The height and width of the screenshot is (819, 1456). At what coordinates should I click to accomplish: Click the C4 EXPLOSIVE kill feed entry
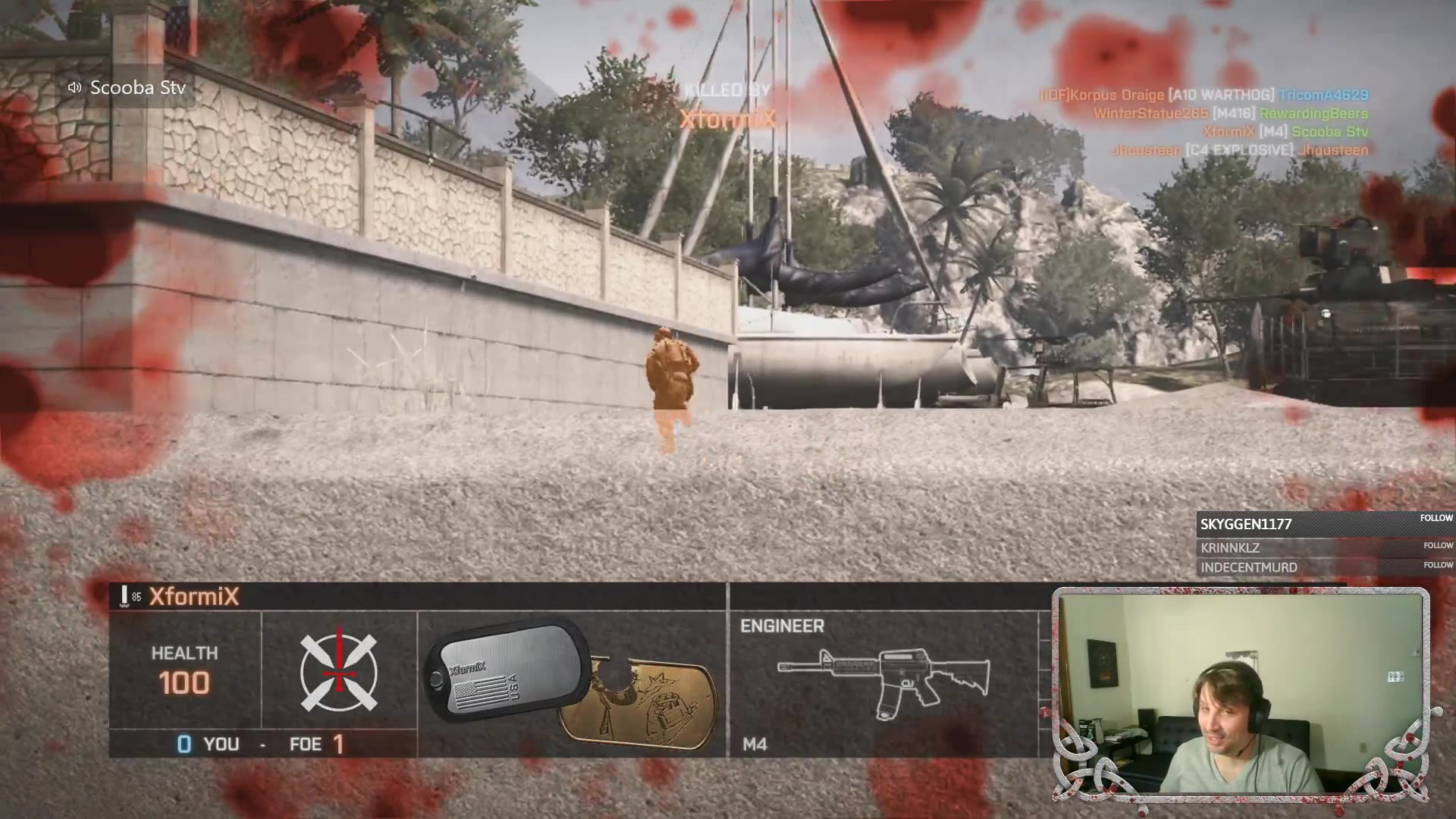point(1240,149)
